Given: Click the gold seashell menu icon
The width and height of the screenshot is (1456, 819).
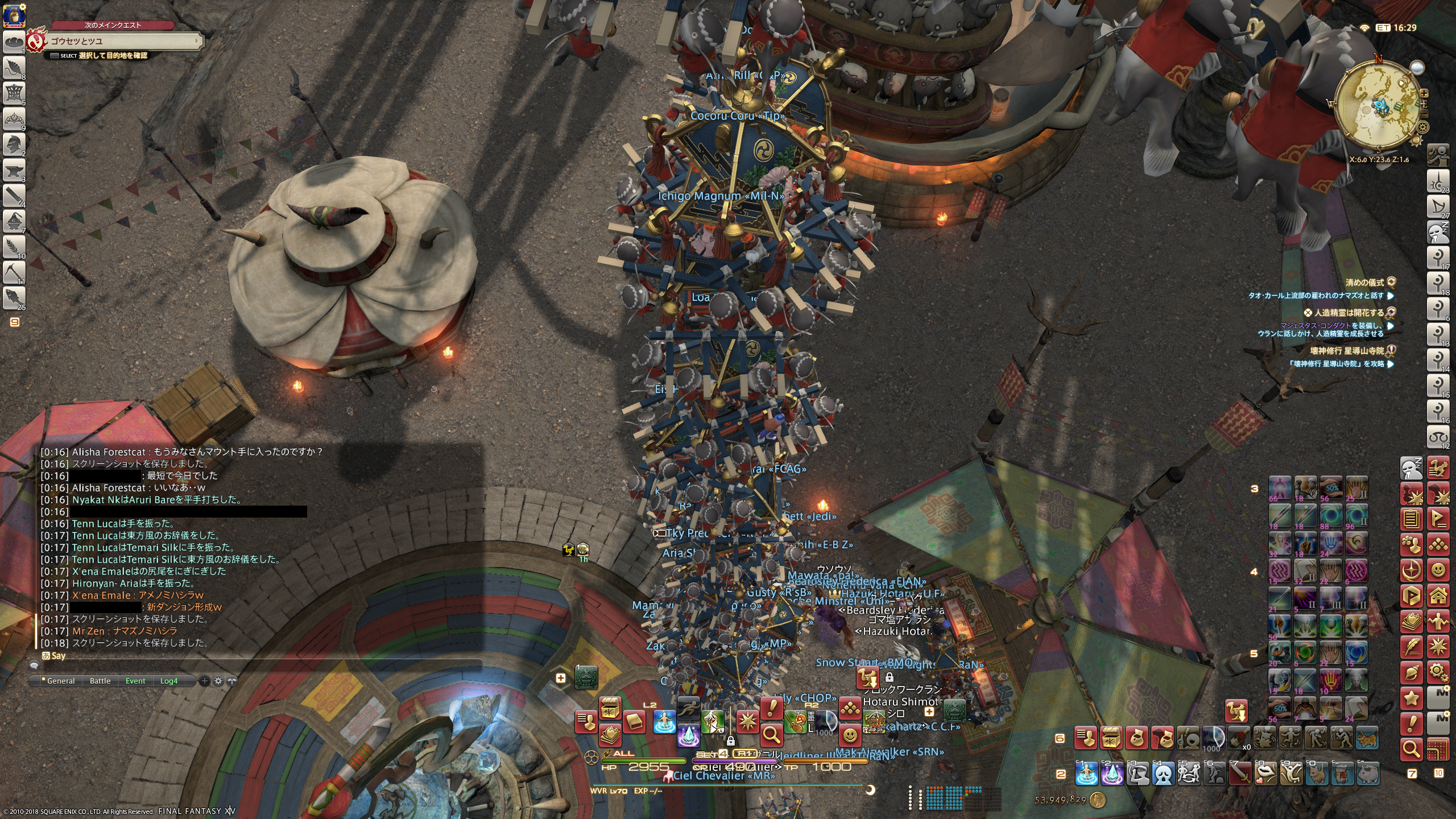Looking at the screenshot, I should [1412, 673].
